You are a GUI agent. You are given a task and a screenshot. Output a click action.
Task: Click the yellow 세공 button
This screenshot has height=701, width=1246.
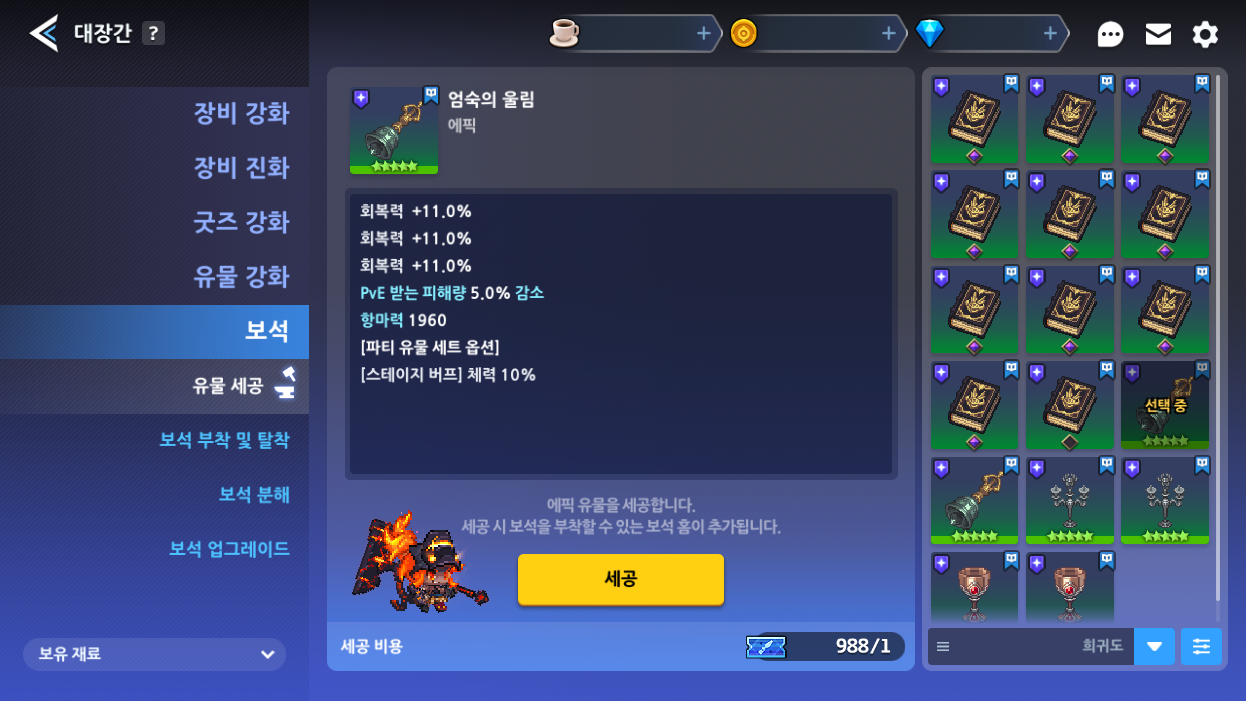[x=620, y=579]
